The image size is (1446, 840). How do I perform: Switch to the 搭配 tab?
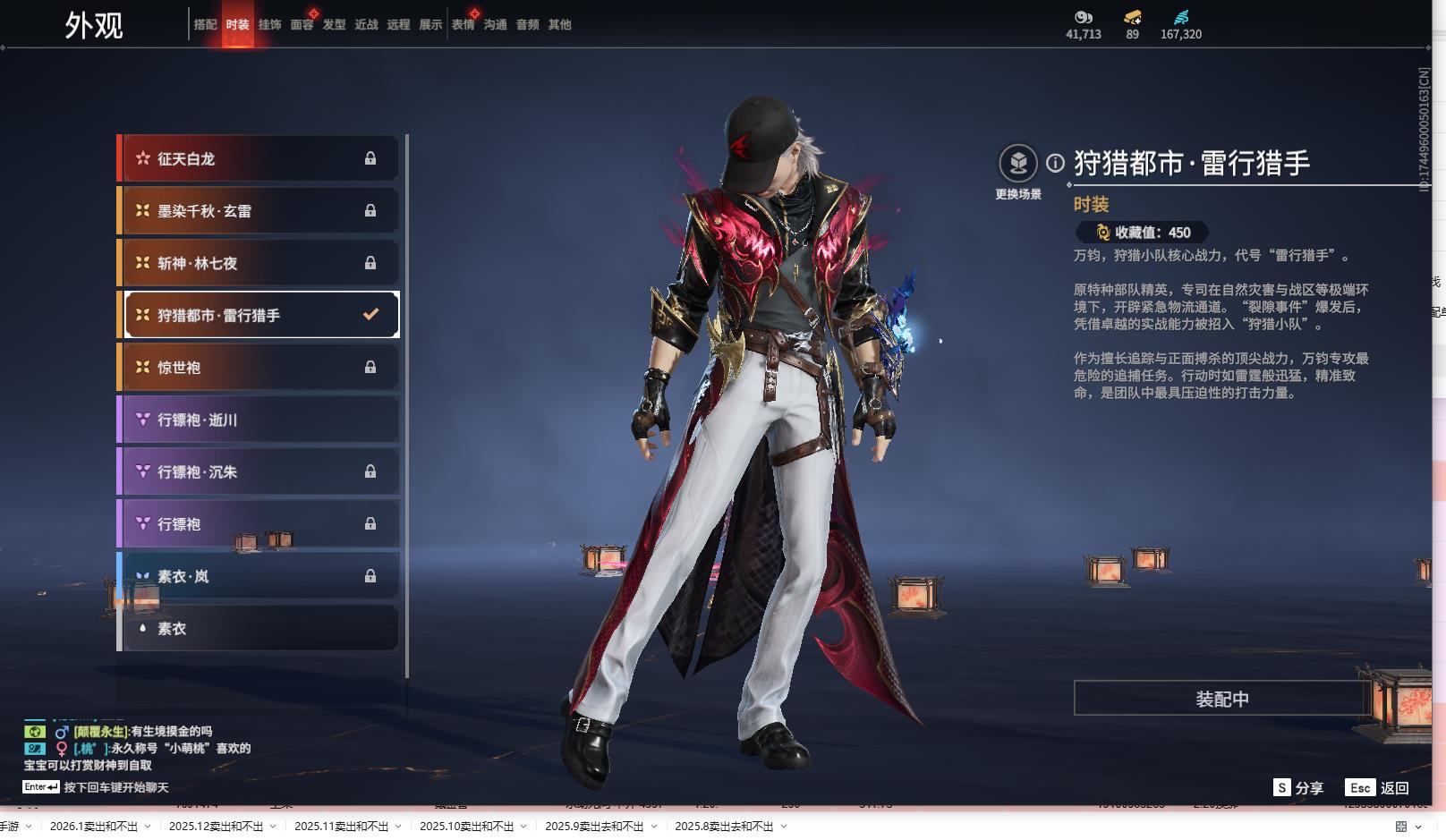(205, 25)
